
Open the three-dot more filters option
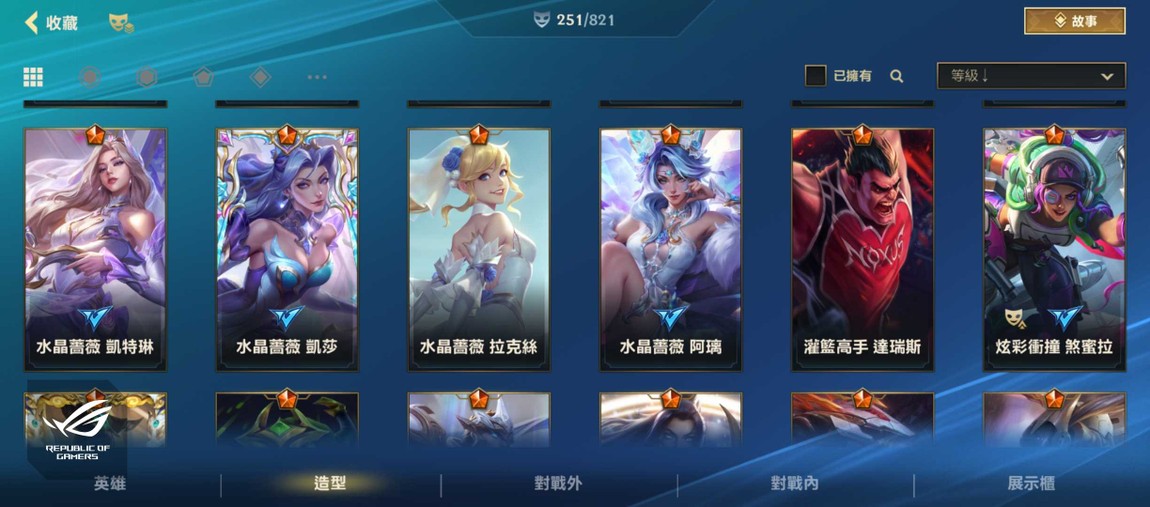[317, 77]
